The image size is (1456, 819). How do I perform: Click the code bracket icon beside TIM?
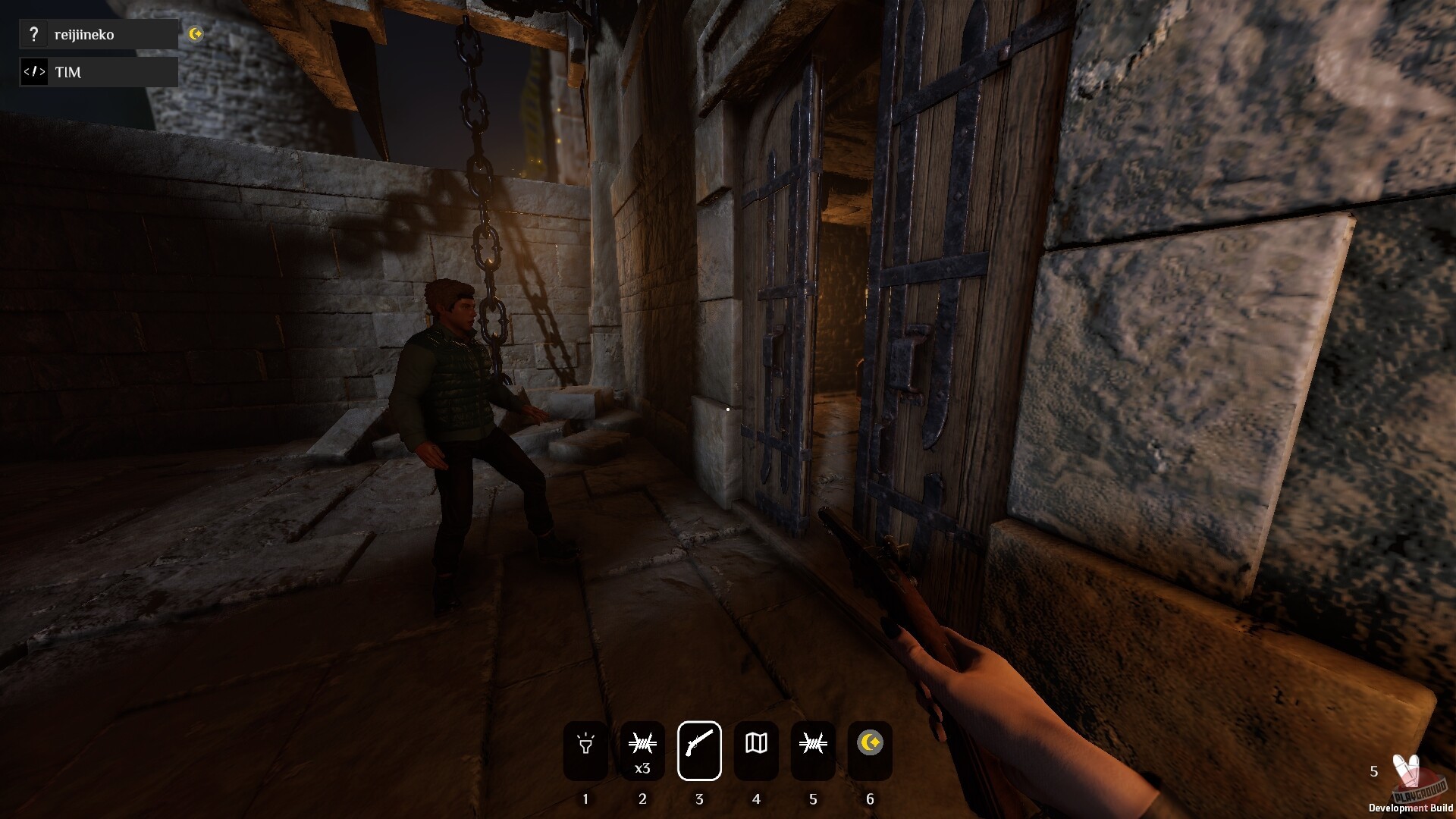click(34, 71)
